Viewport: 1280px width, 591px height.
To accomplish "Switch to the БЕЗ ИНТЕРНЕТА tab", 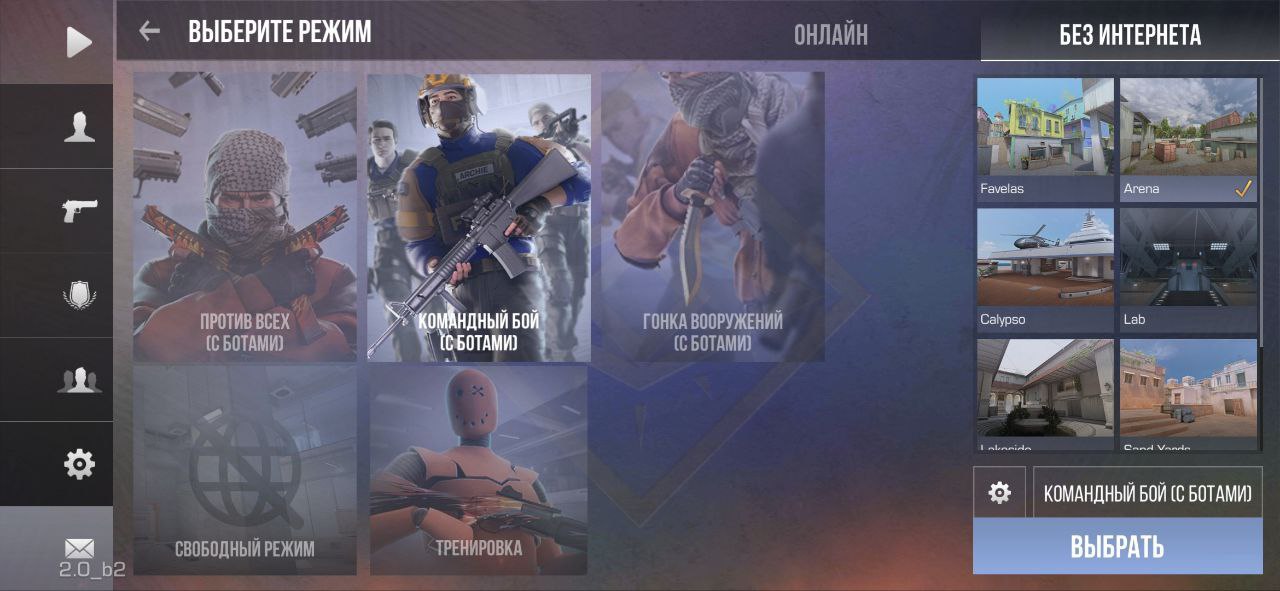I will click(x=1130, y=36).
